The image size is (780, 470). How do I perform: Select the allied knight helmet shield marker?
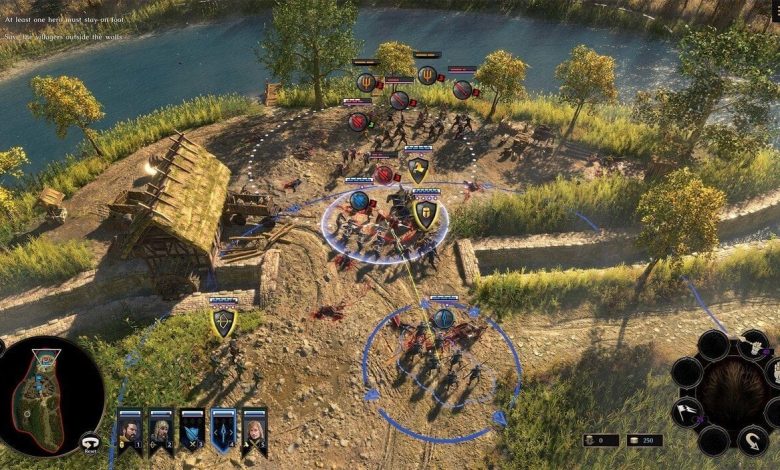pos(425,215)
